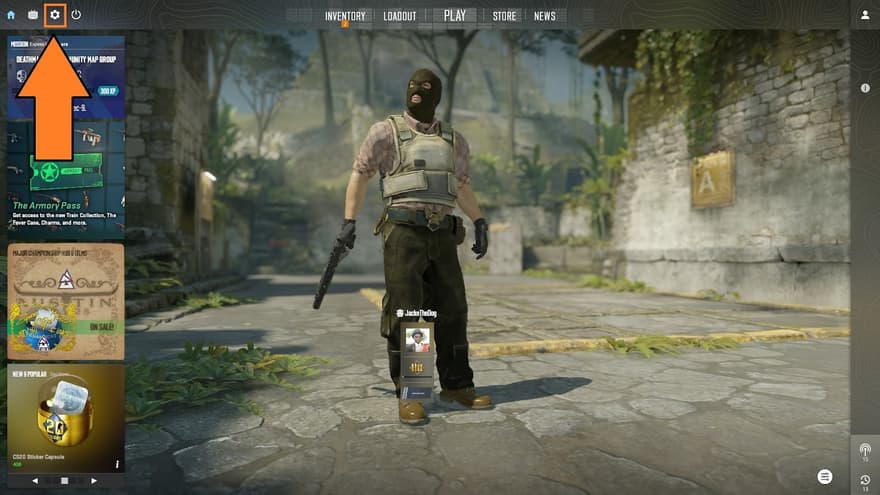Click the round list button near the sidebar
This screenshot has height=495, width=880.
[824, 476]
